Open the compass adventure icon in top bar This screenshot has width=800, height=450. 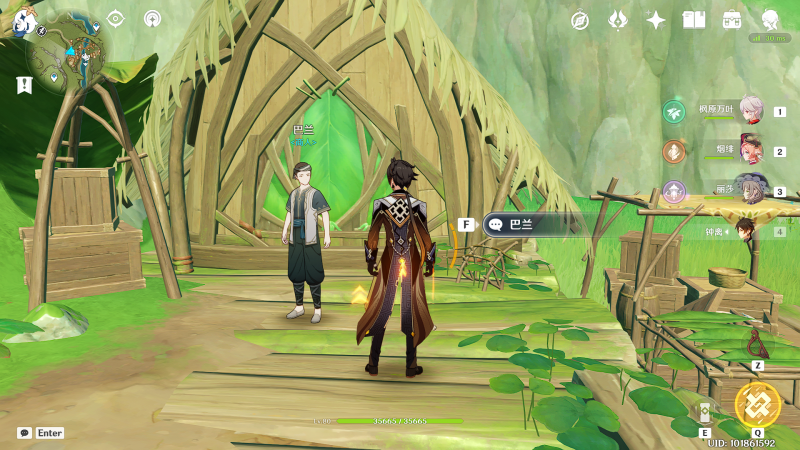point(579,20)
